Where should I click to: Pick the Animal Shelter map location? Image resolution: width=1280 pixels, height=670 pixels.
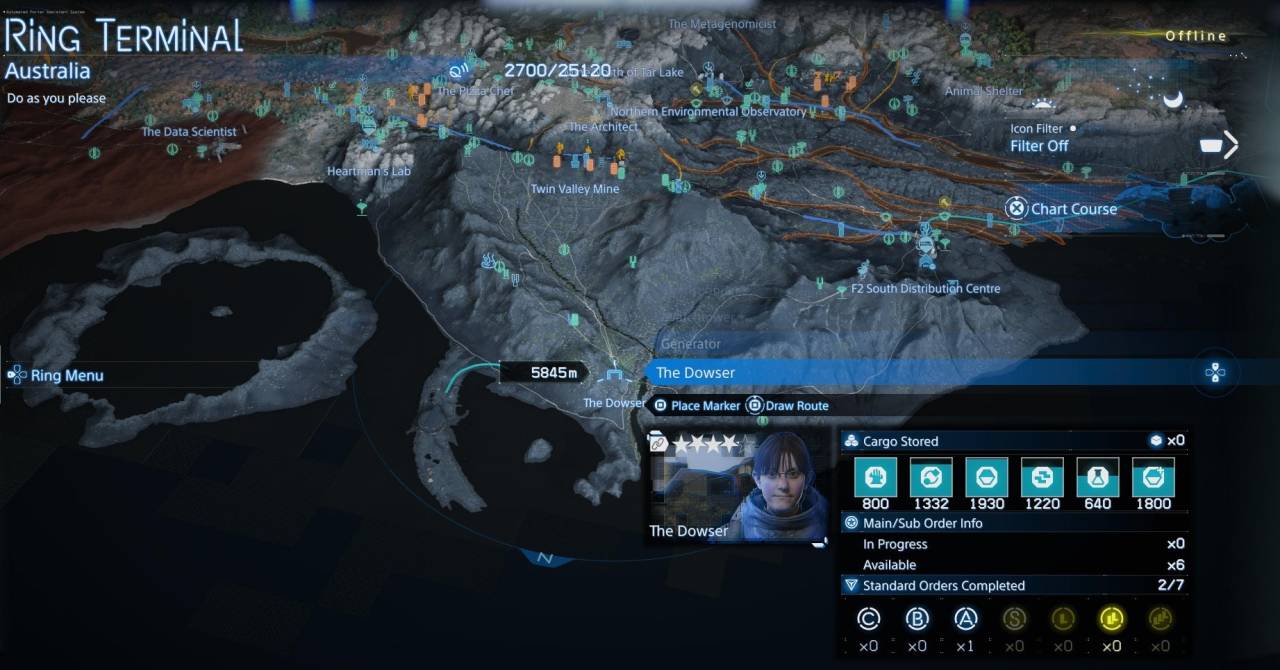984,91
